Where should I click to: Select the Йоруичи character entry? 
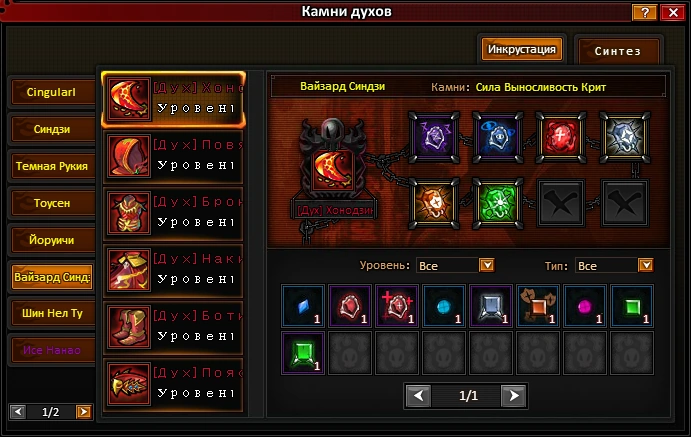(53, 240)
